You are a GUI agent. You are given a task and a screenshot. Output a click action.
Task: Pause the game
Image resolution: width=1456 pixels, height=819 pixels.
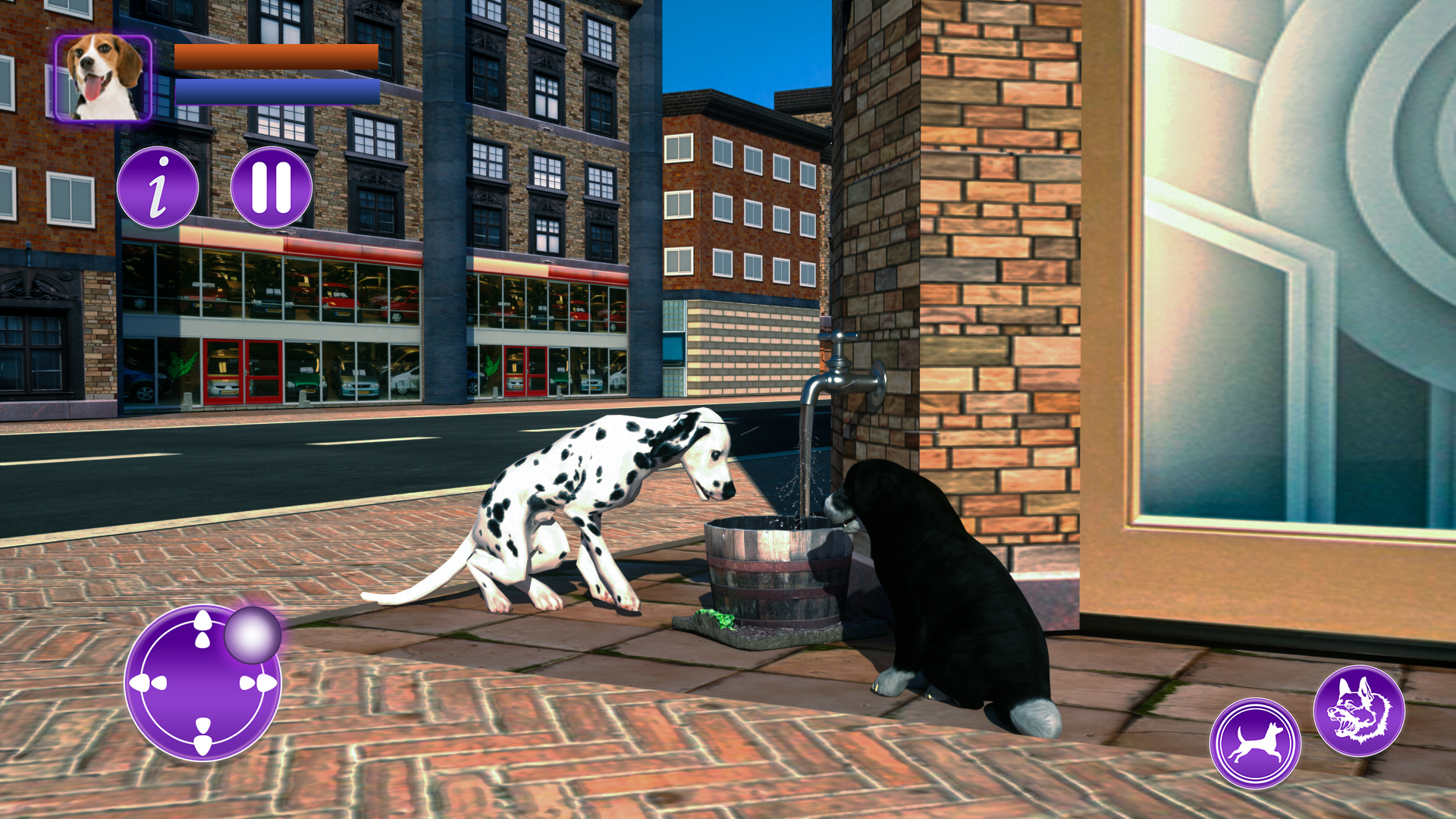(x=273, y=187)
